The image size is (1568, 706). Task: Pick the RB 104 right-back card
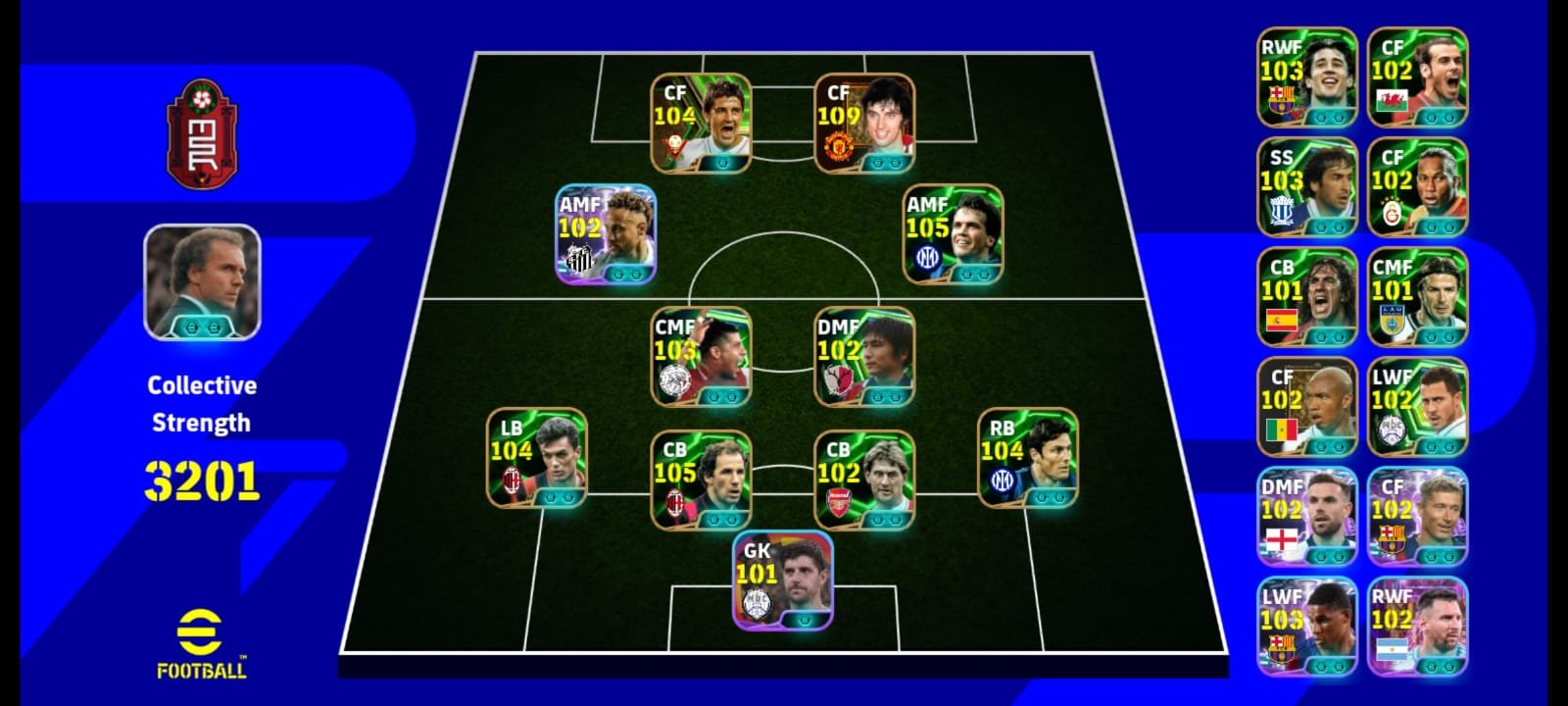click(1028, 458)
